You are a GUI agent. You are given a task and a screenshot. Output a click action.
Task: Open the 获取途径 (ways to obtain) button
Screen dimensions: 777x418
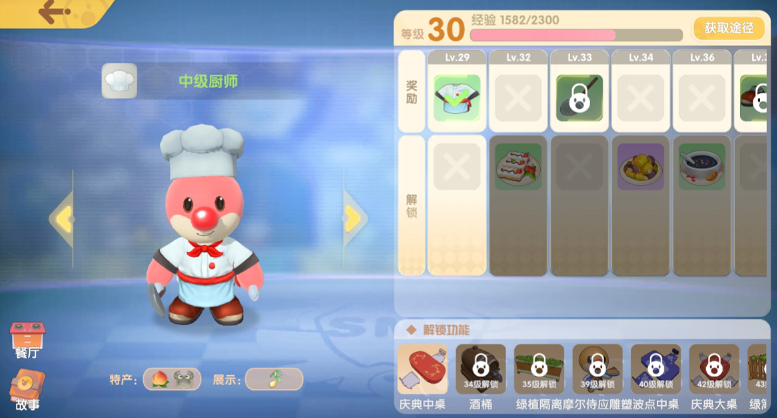click(x=729, y=28)
